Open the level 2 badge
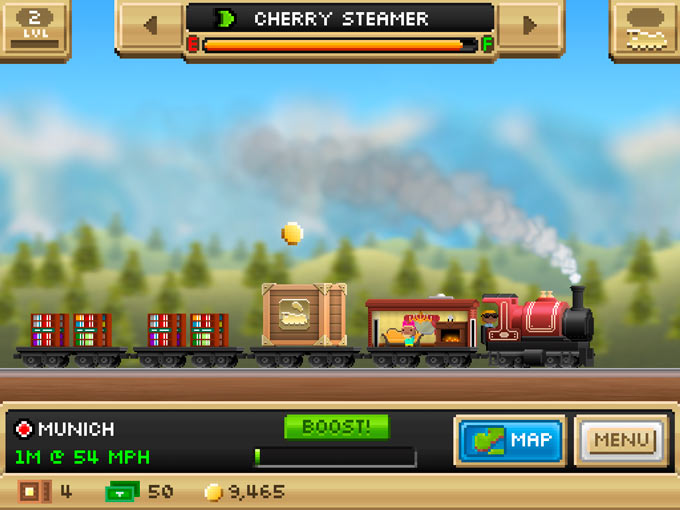 (35, 27)
